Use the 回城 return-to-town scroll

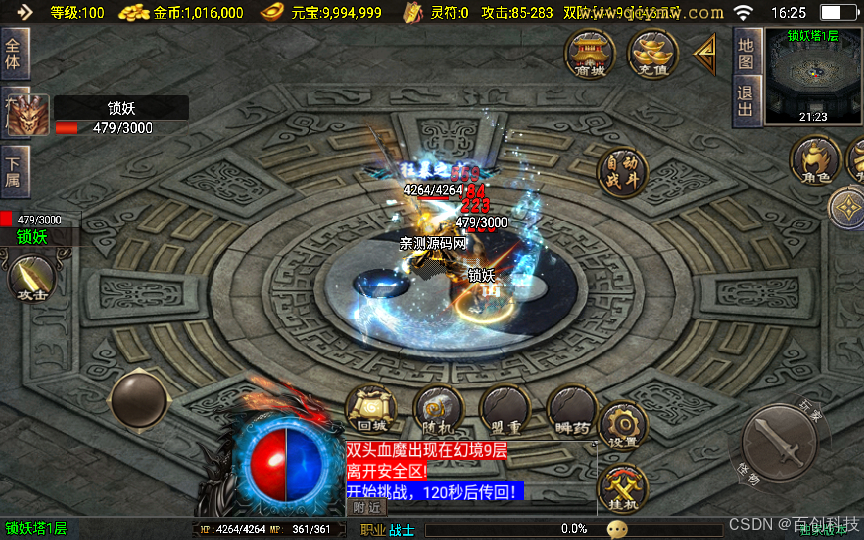[370, 410]
